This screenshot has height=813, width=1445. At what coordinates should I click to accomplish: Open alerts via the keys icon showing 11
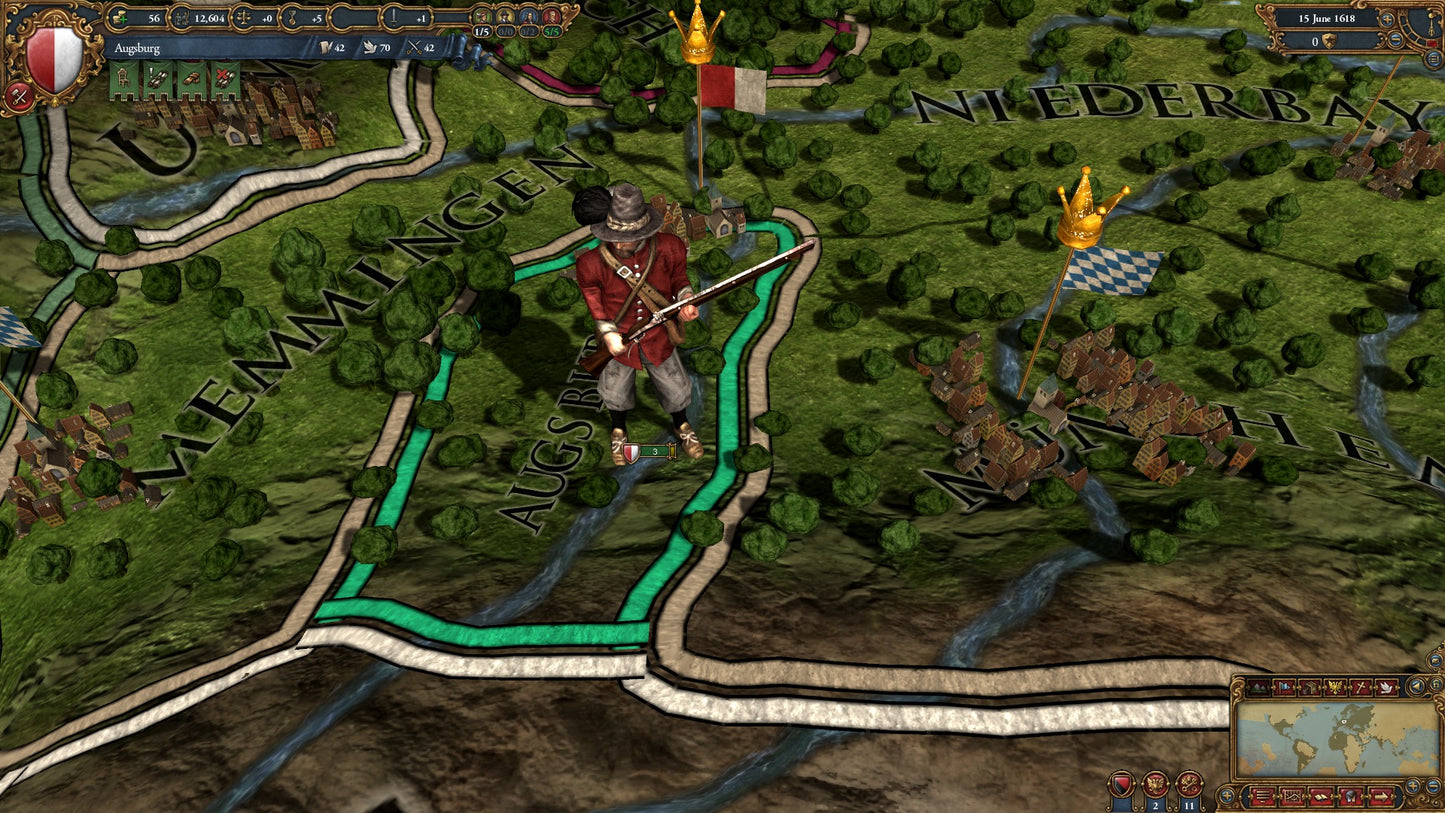[1188, 782]
